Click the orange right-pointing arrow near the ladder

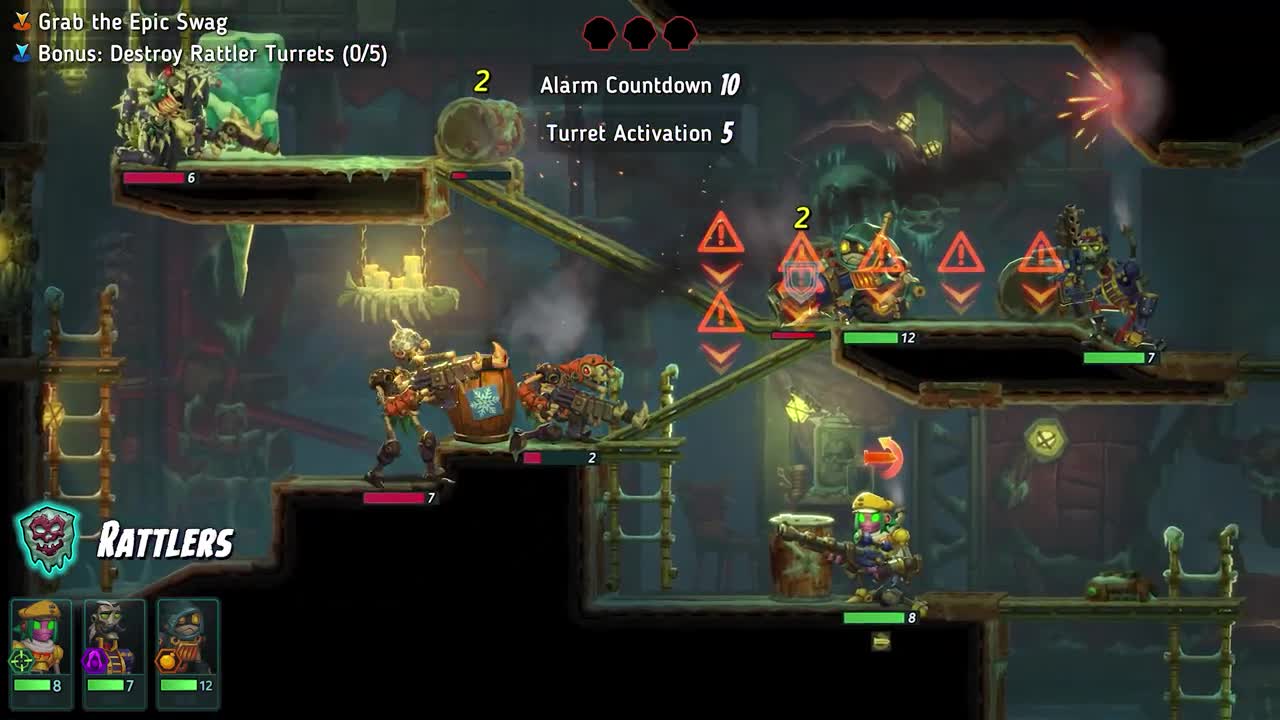pyautogui.click(x=884, y=455)
